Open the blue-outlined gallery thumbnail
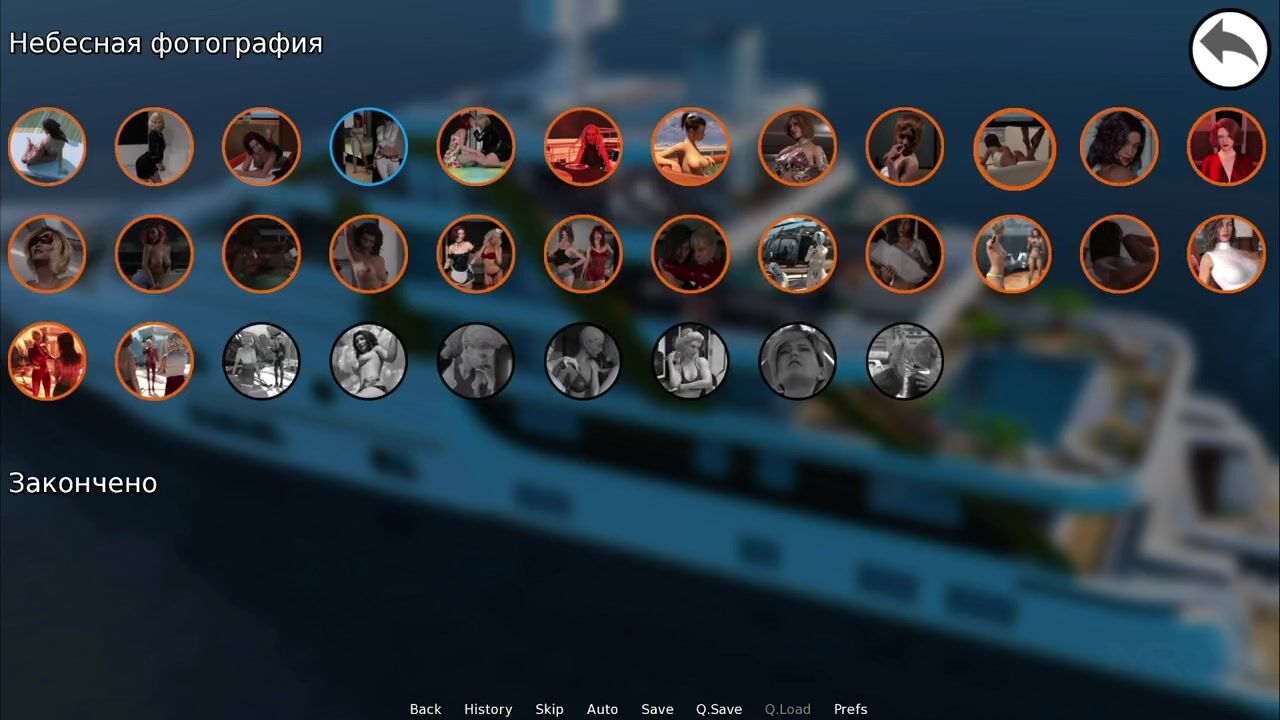Viewport: 1280px width, 720px height. (x=369, y=146)
